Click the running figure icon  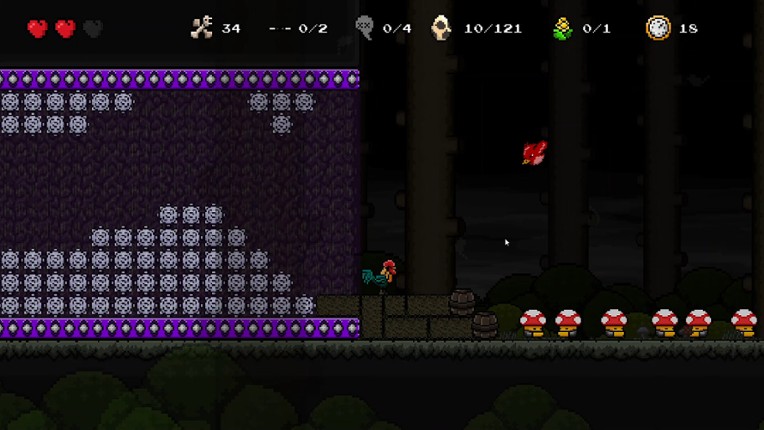tap(202, 28)
